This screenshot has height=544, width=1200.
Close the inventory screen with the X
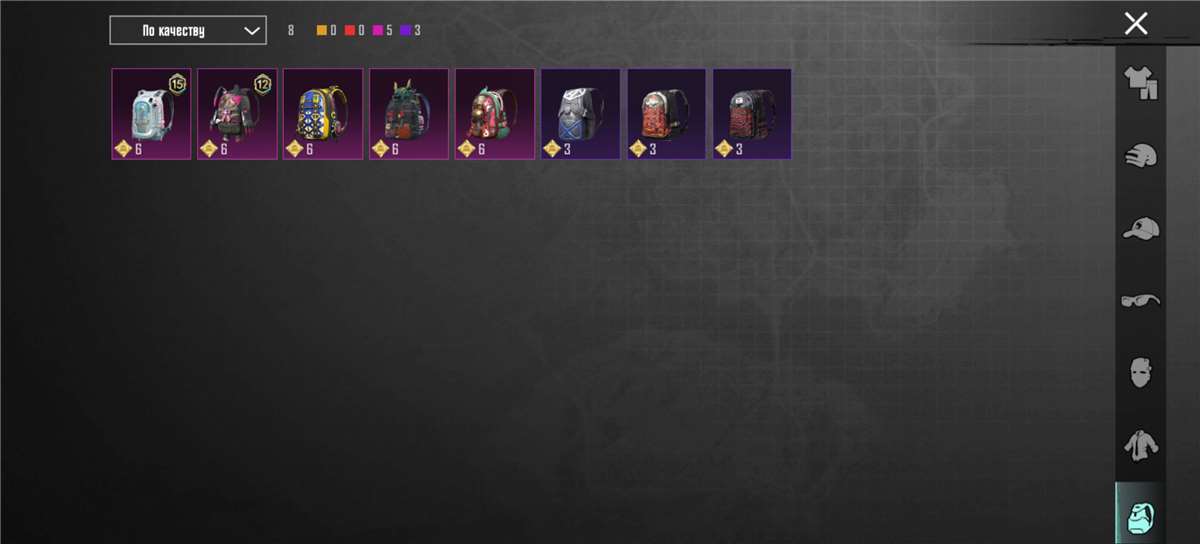pos(1135,24)
